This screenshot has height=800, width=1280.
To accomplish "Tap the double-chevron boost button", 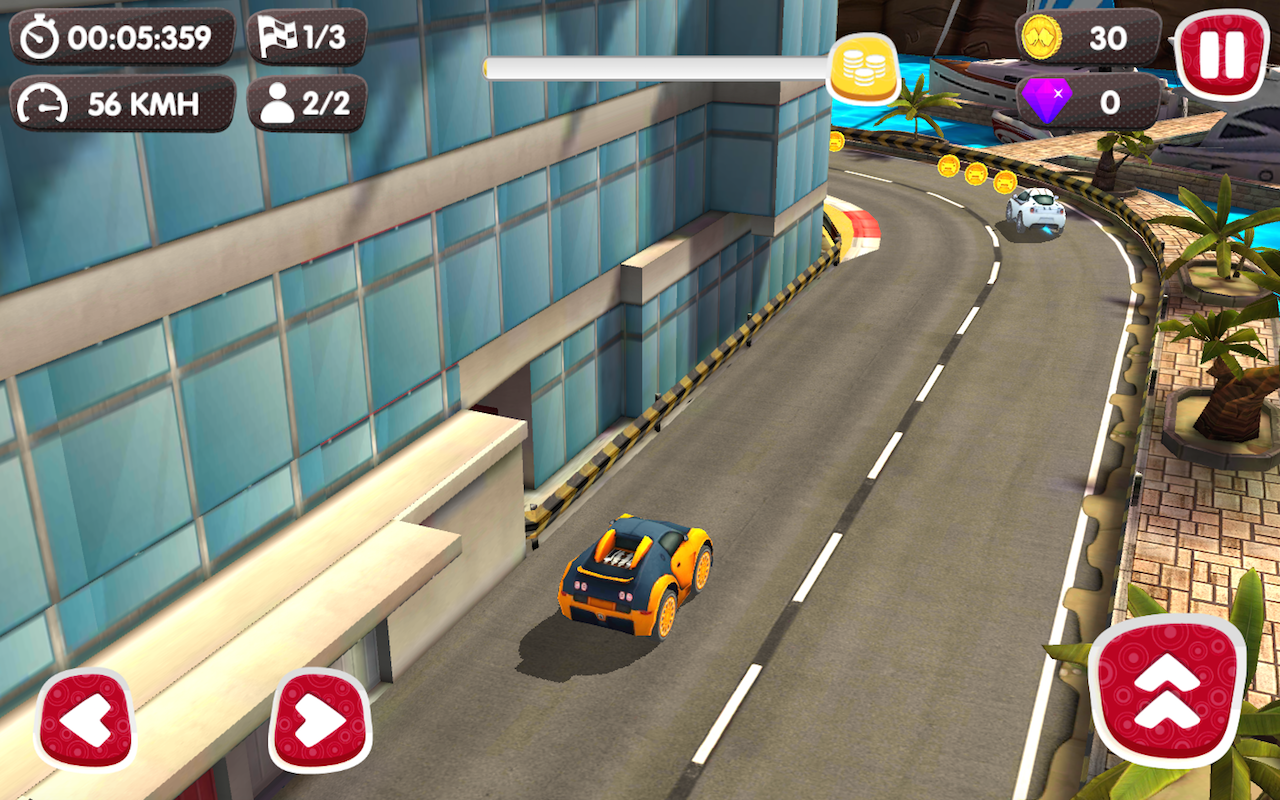I will click(1167, 692).
